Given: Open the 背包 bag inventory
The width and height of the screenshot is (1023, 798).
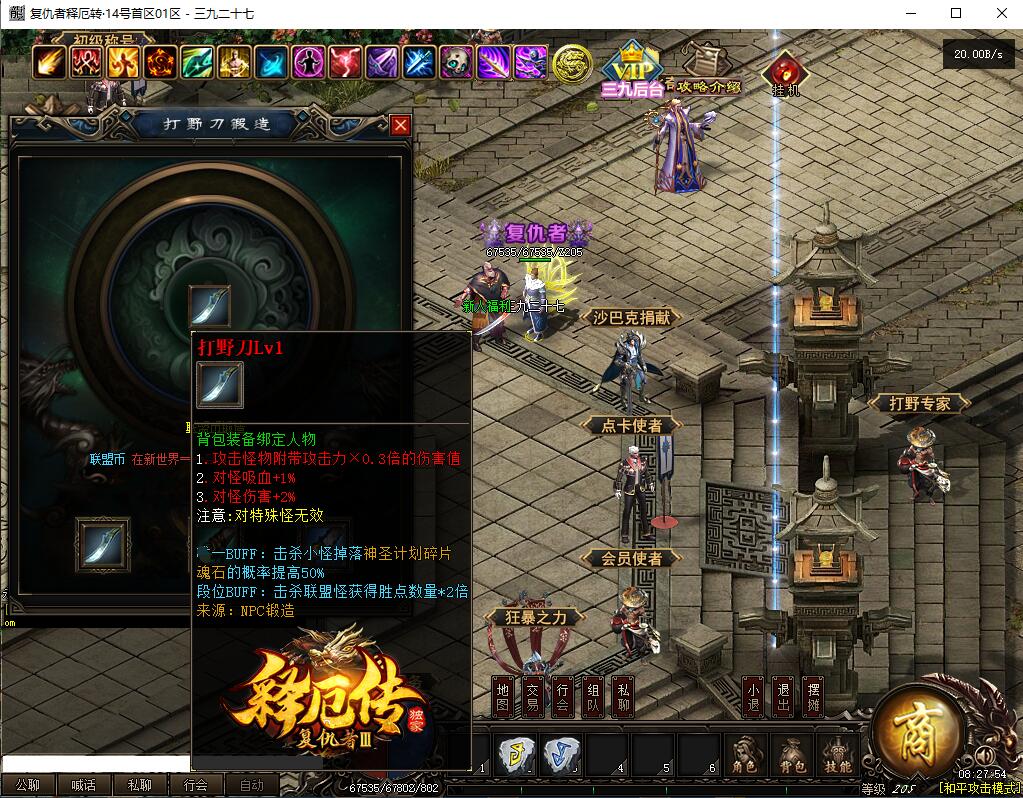Looking at the screenshot, I should coord(792,757).
